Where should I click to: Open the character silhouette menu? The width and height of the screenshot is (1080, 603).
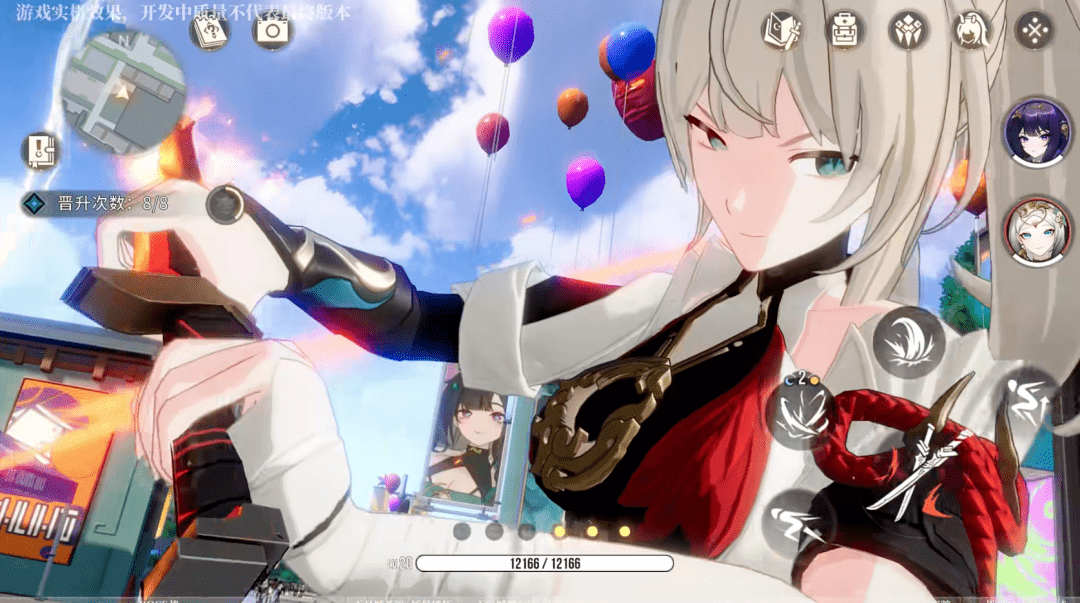pyautogui.click(x=970, y=29)
